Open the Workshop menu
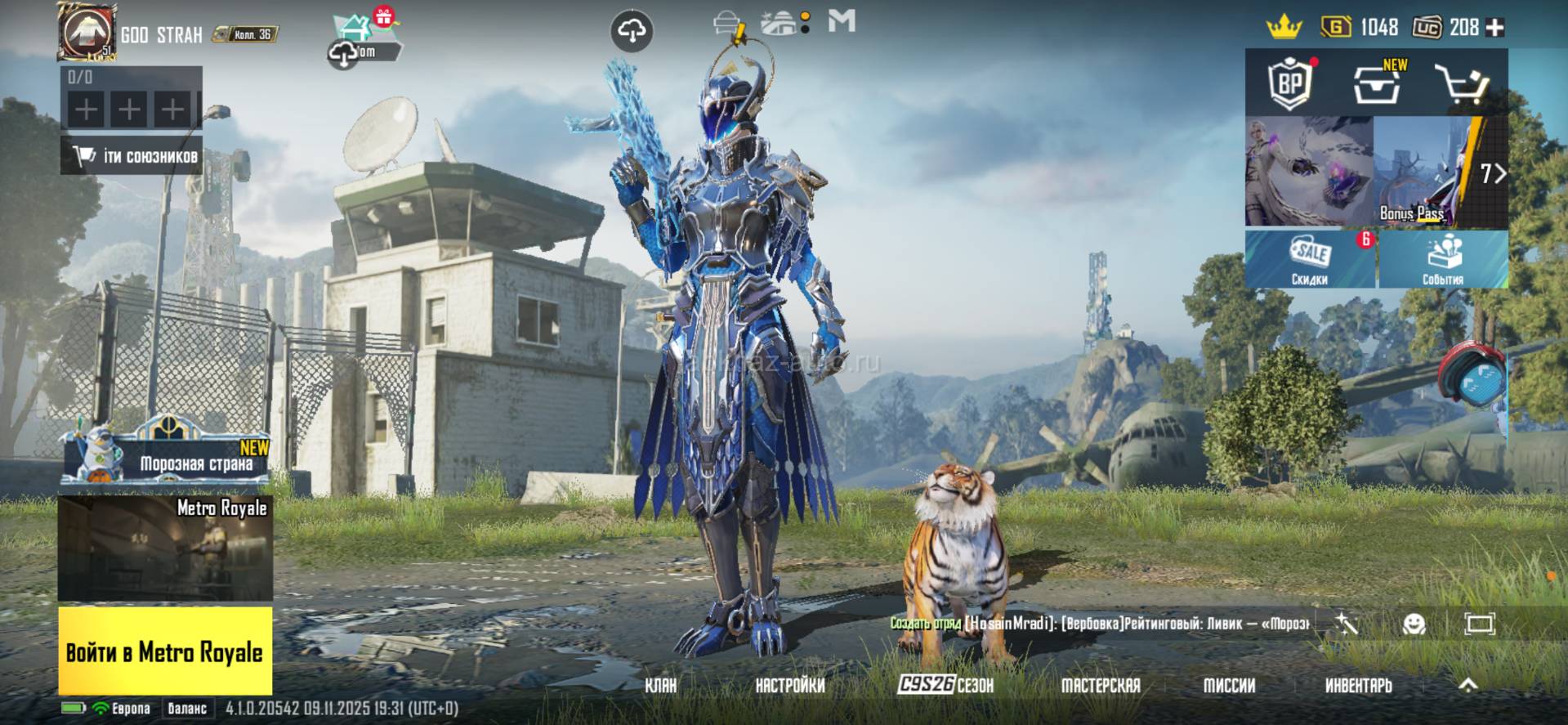Screen dimensions: 1568x725 click(x=1101, y=686)
